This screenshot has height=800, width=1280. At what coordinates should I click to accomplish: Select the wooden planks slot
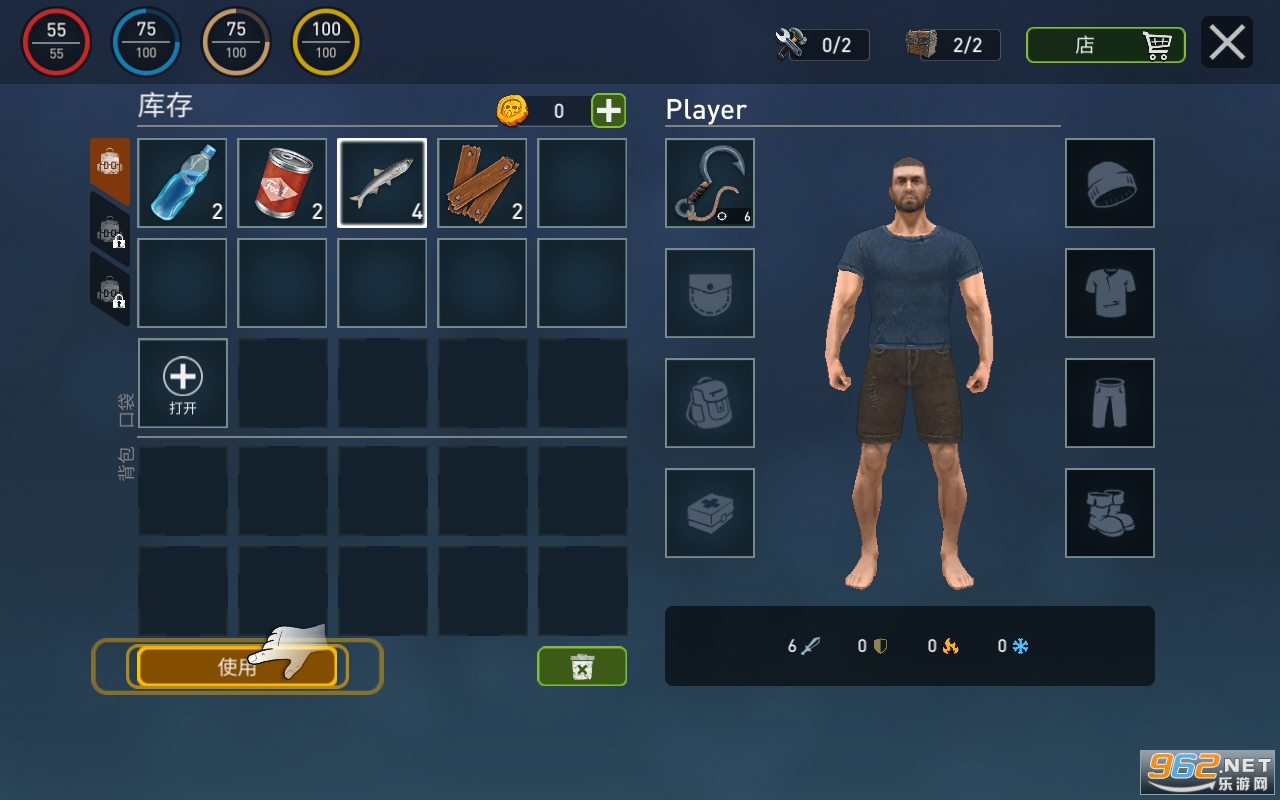482,183
